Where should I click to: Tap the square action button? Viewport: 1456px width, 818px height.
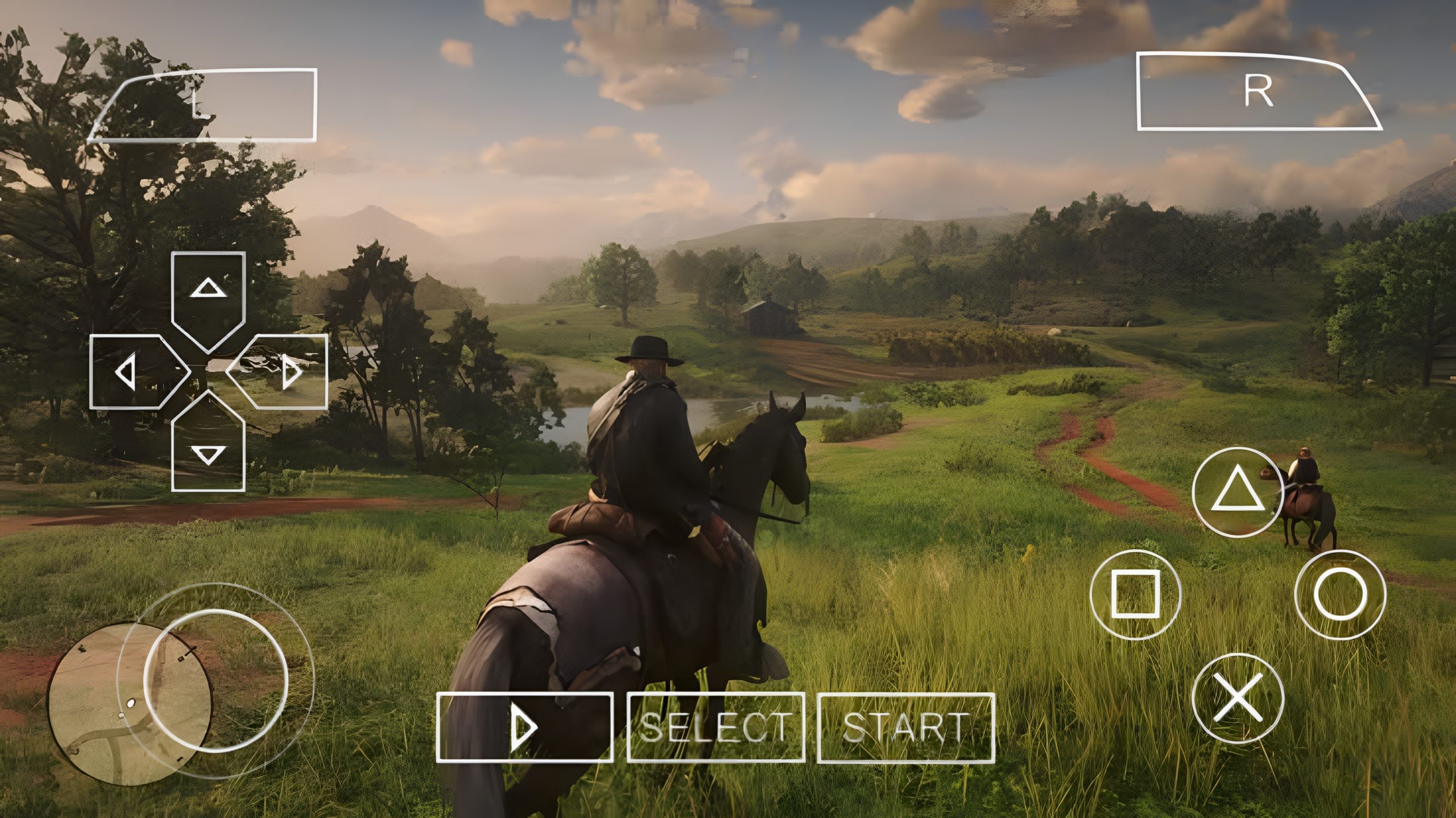(x=1135, y=594)
